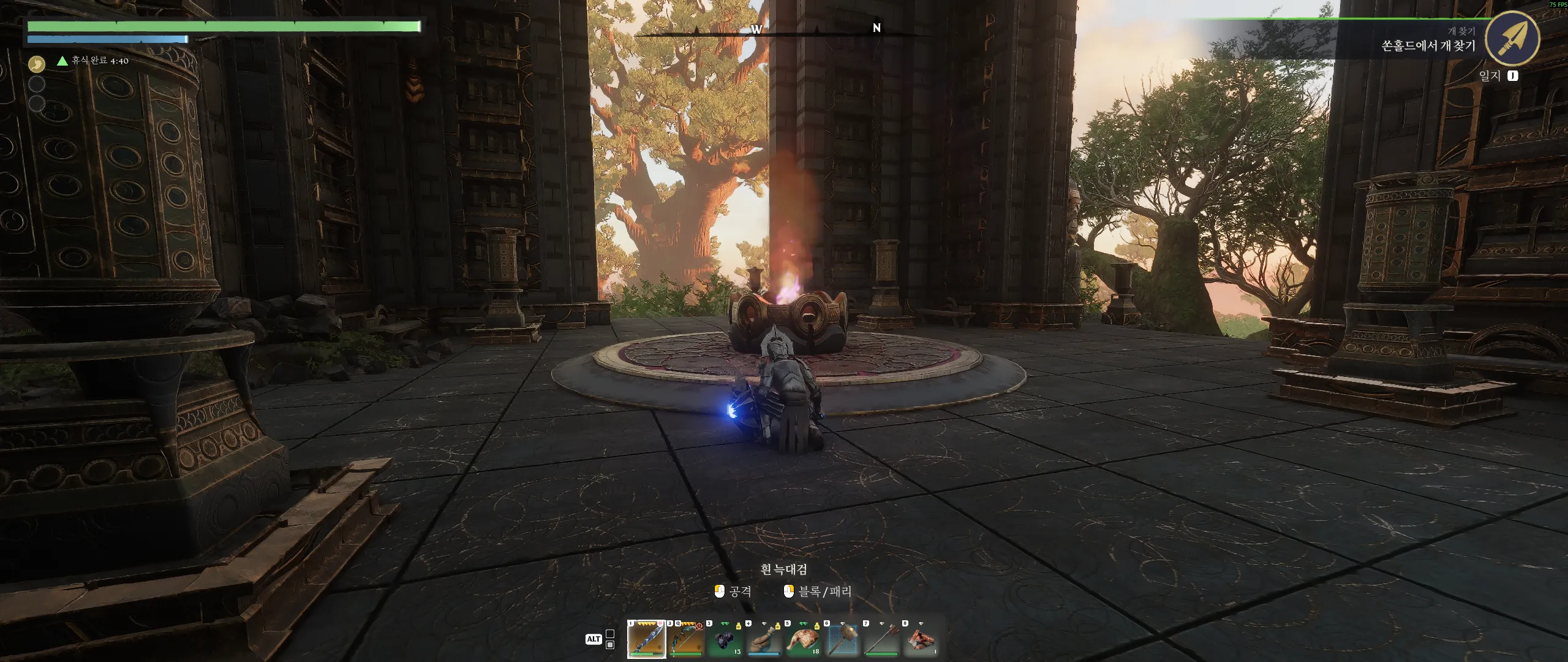1568x662 pixels.
Task: Equip the rake tool in slot 7
Action: [882, 639]
